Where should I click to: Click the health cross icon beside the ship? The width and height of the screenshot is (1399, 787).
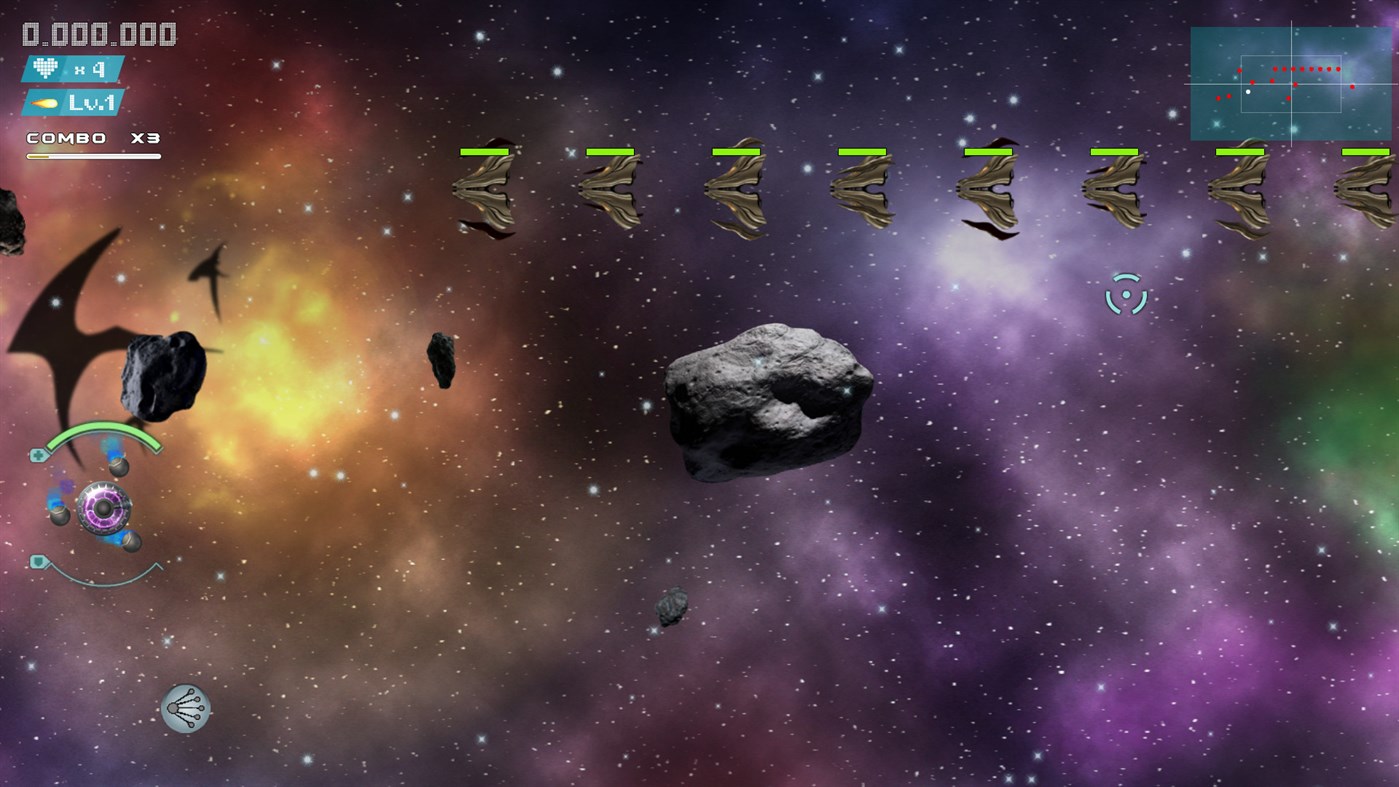click(x=37, y=454)
